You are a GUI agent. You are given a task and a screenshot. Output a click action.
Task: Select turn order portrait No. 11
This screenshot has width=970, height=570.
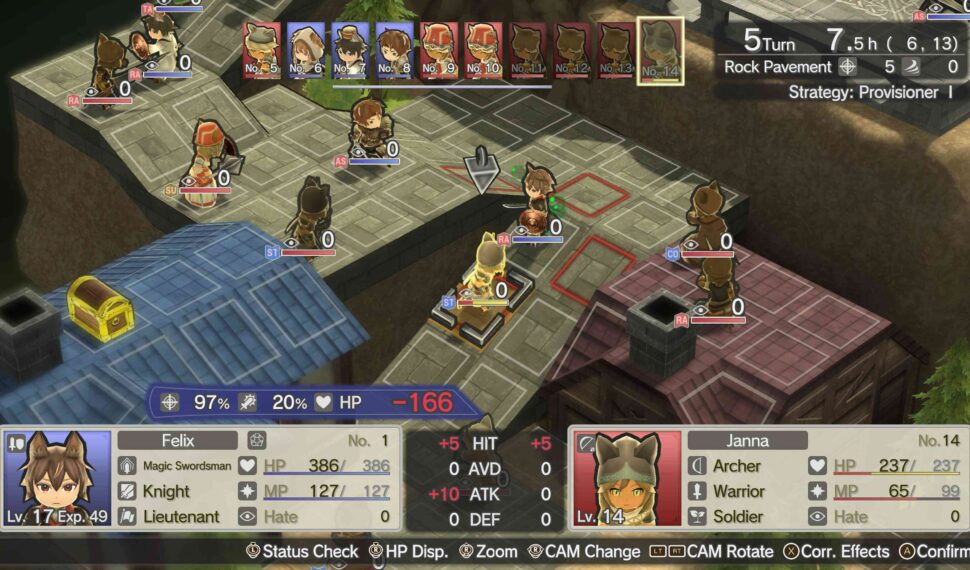[x=527, y=50]
